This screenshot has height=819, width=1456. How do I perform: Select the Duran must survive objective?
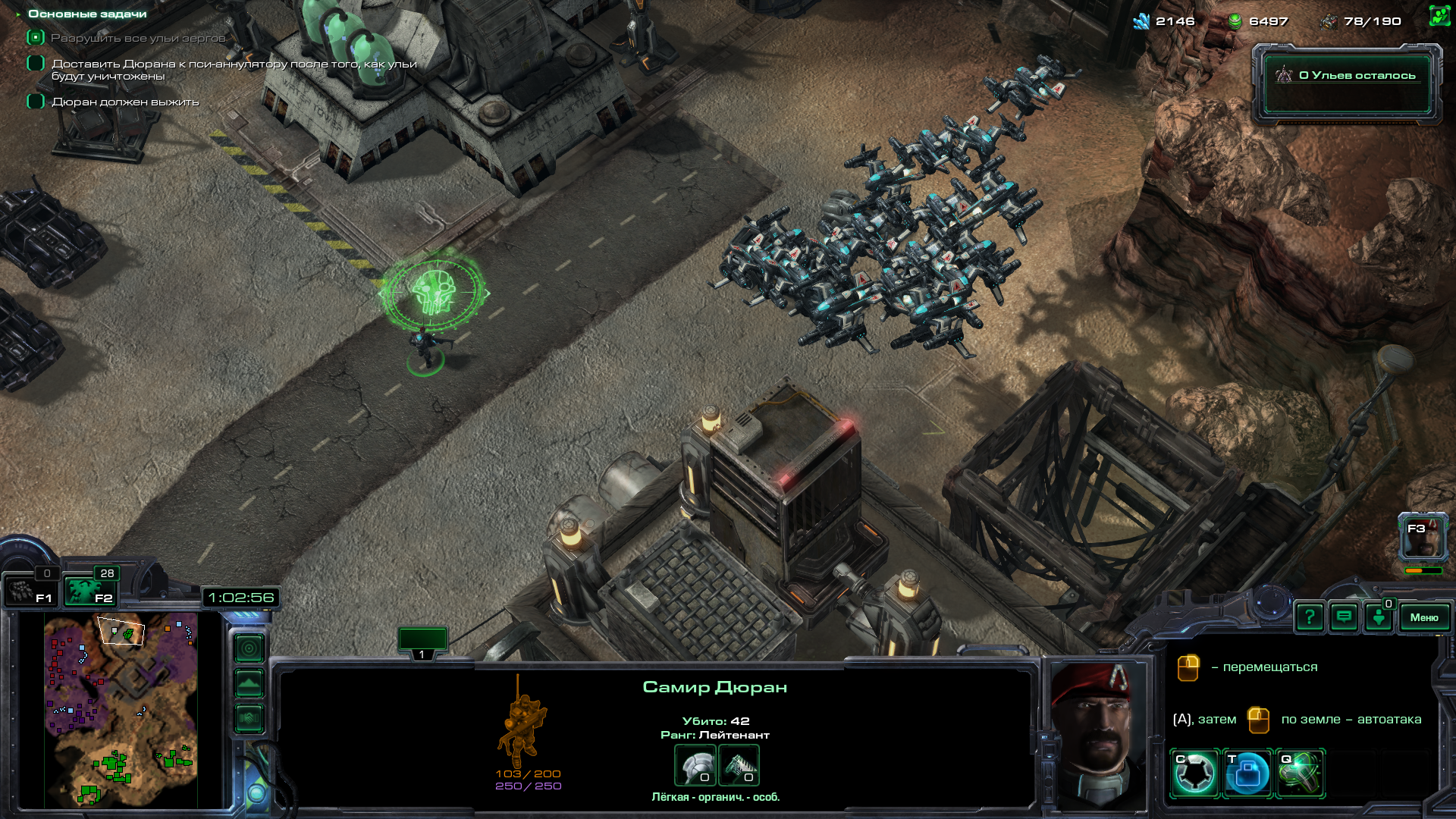pos(125,102)
